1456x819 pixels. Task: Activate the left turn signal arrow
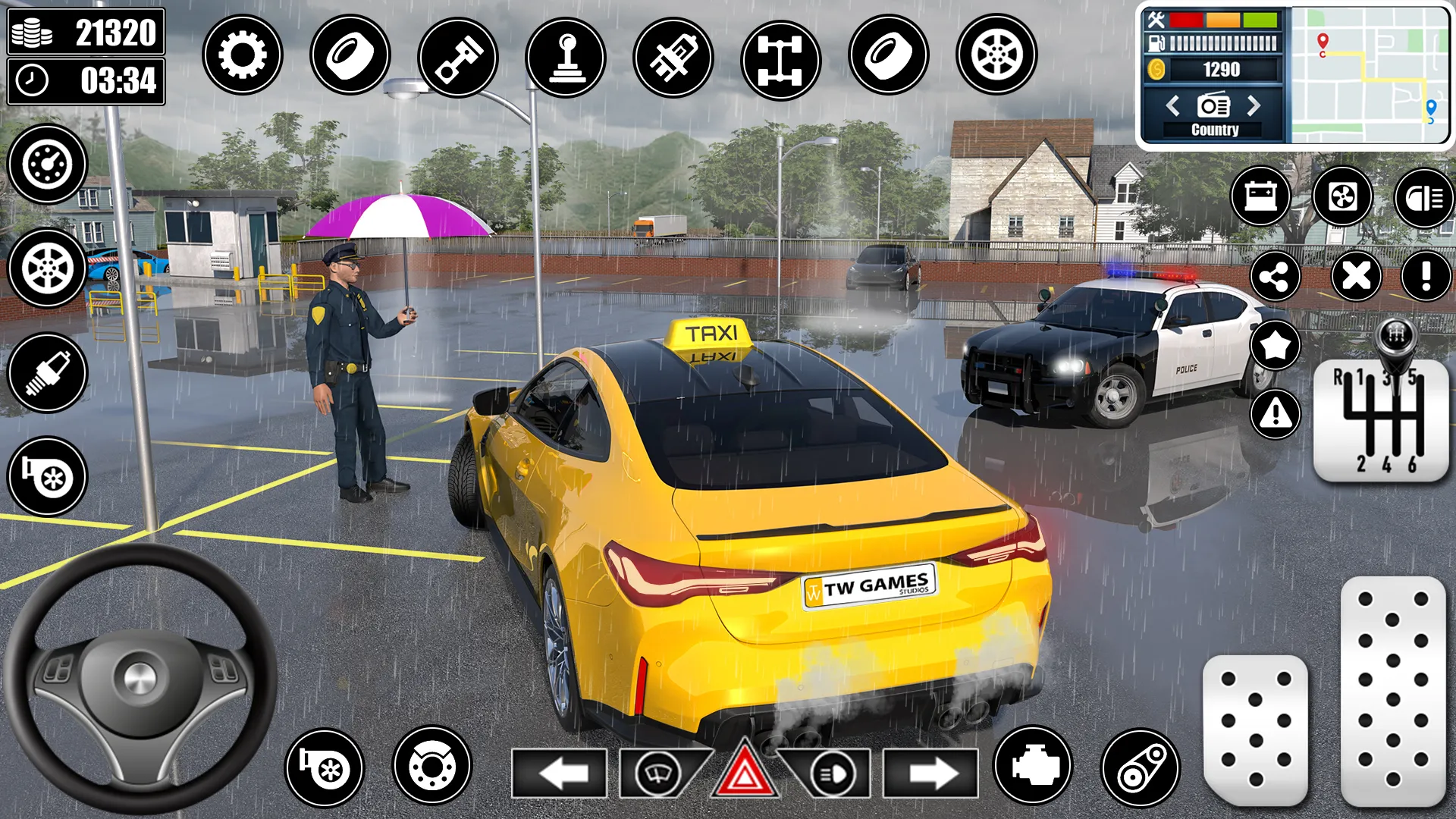coord(560,773)
